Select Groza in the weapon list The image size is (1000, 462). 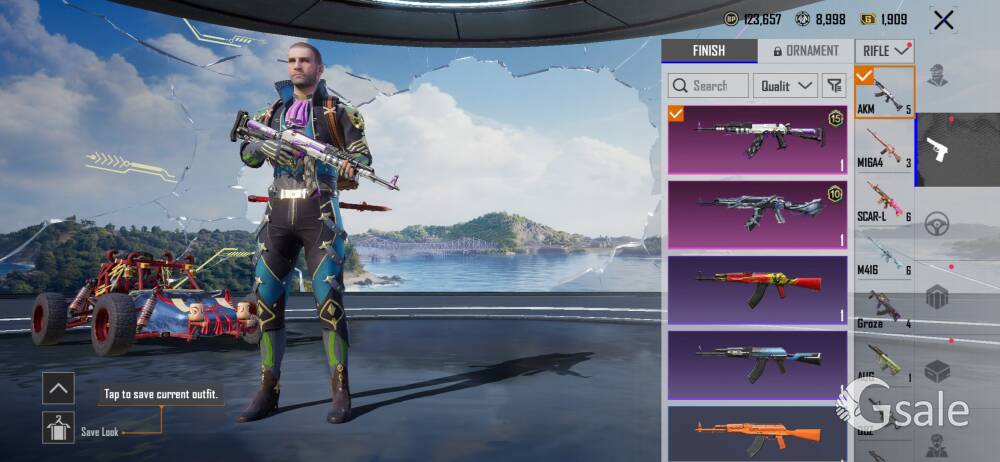[x=884, y=309]
